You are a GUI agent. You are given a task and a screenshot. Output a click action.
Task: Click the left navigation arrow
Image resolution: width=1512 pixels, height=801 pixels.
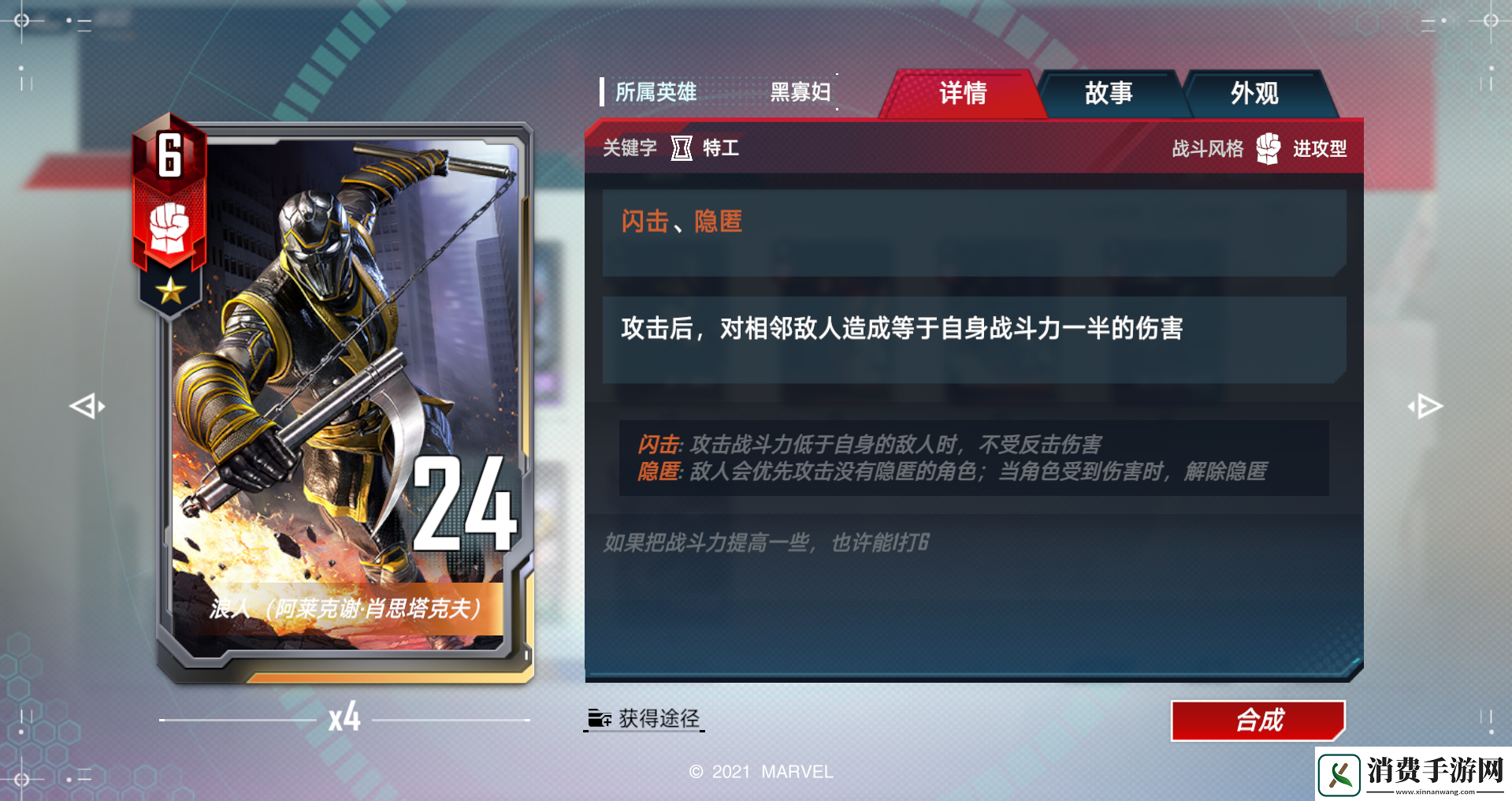click(x=87, y=405)
